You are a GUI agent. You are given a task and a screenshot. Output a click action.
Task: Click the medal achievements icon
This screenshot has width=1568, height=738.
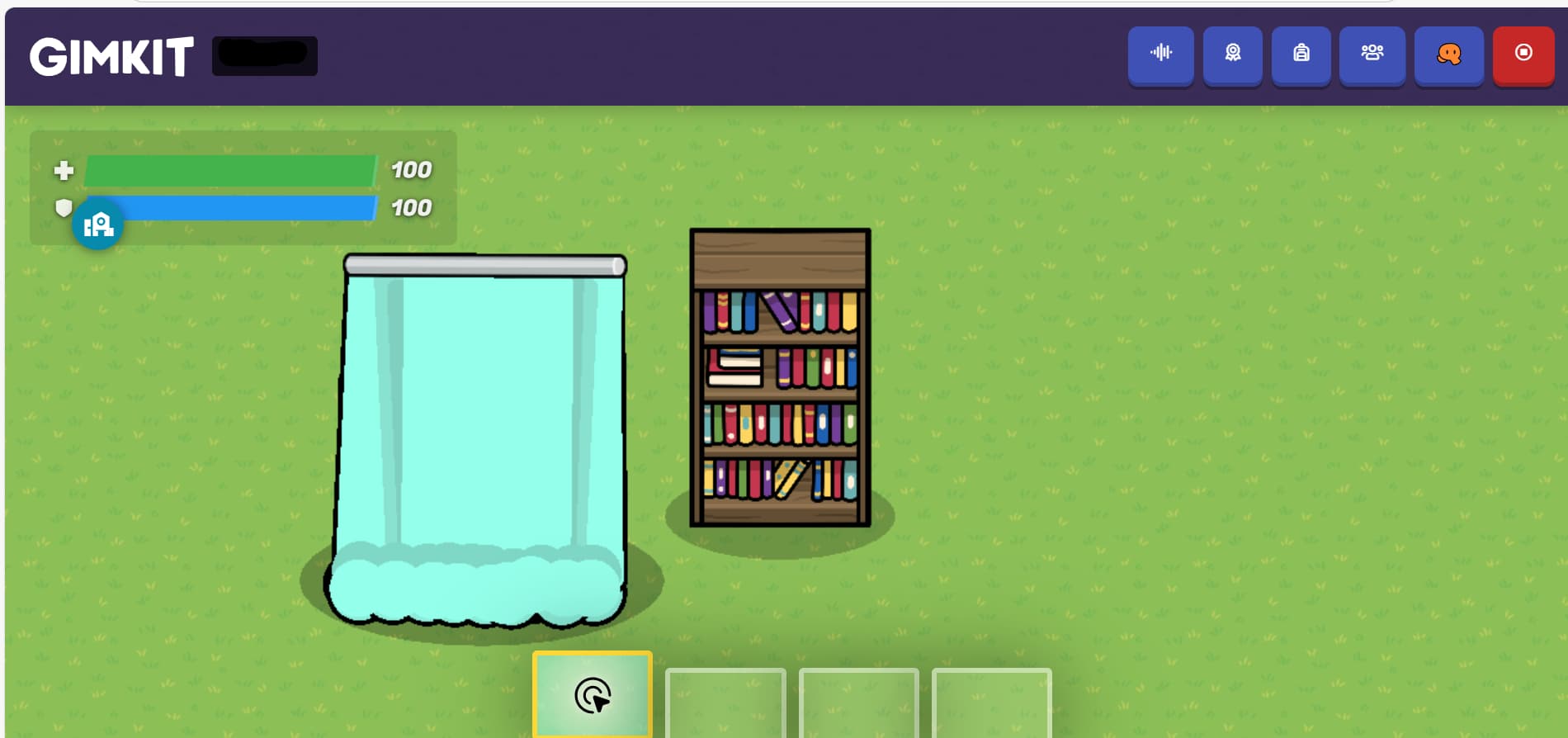coord(1231,55)
